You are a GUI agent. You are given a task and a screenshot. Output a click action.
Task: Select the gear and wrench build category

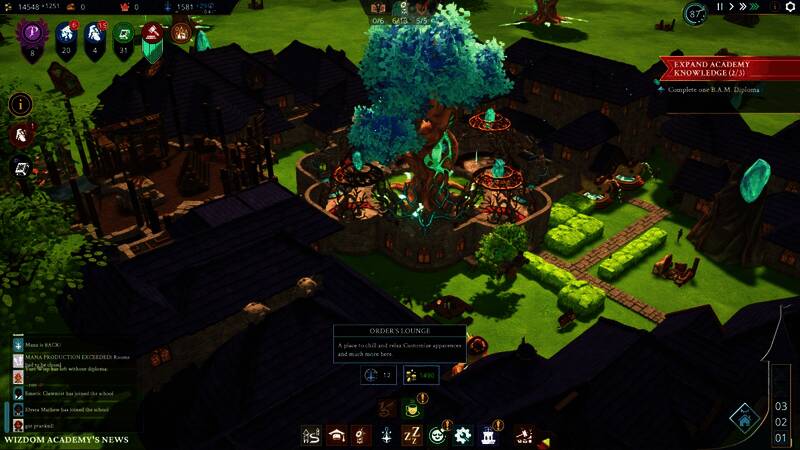[462, 435]
